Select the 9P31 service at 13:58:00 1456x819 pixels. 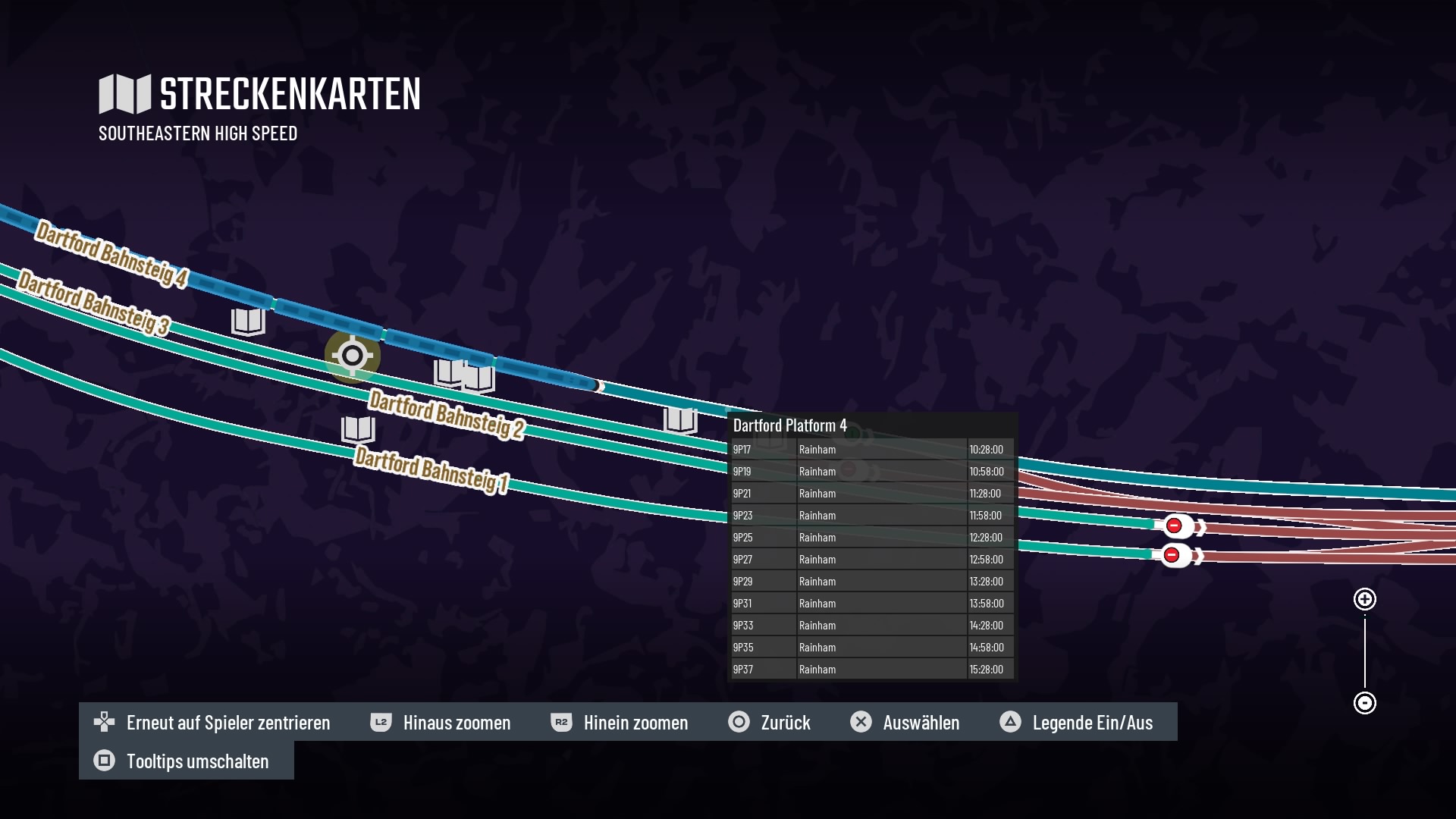(x=871, y=604)
